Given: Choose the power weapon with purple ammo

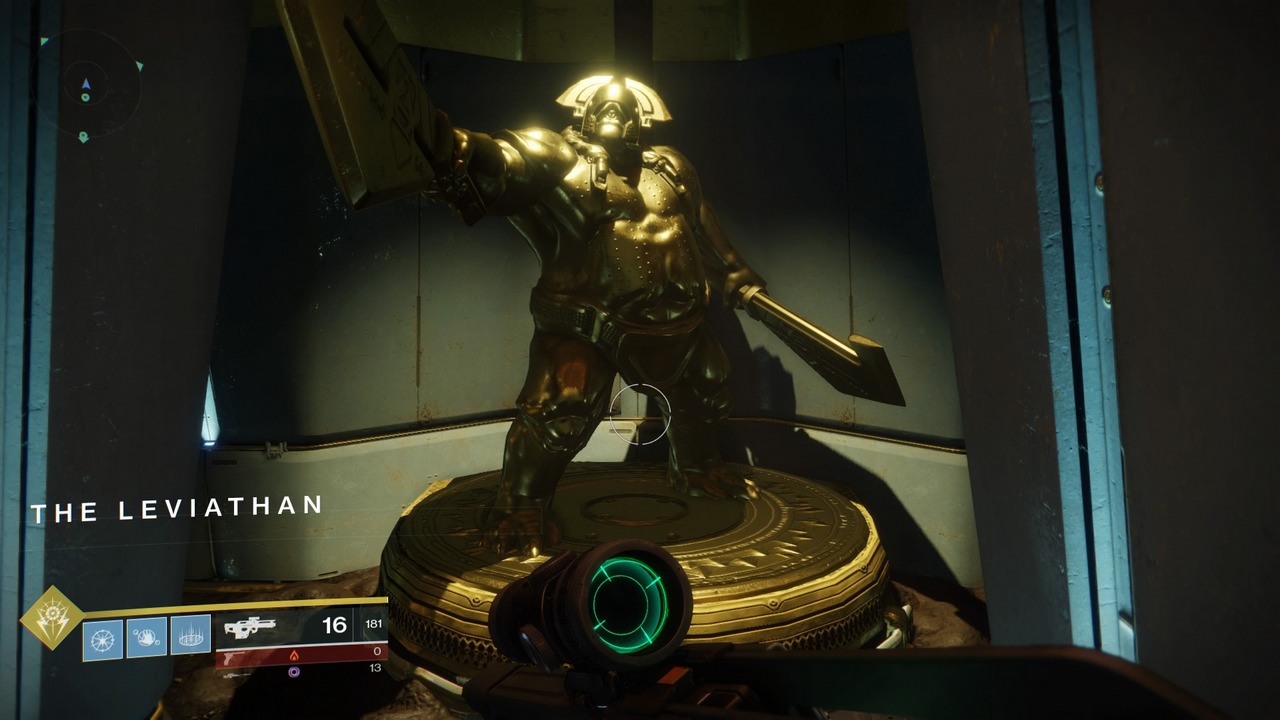Looking at the screenshot, I should 236,674.
